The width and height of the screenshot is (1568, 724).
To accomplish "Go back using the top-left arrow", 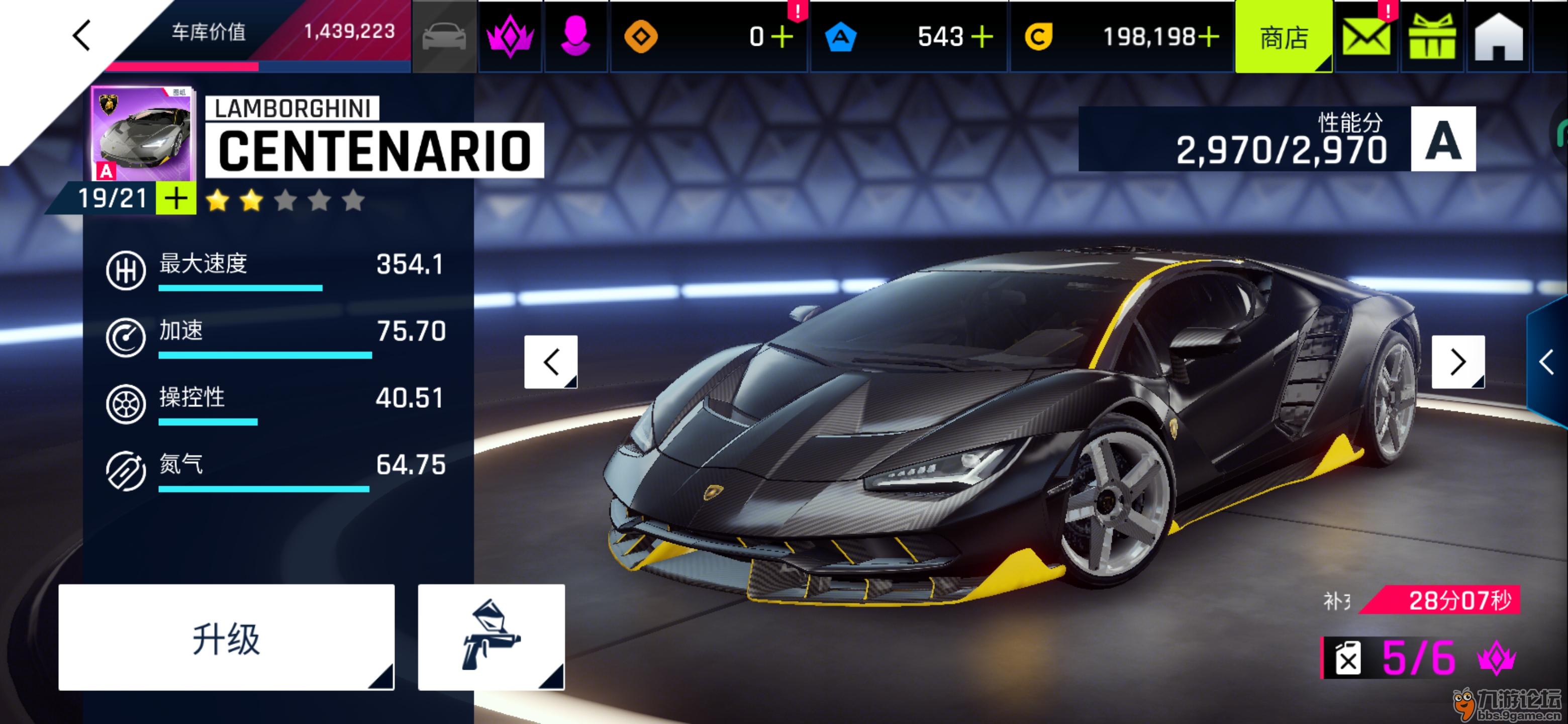I will (x=81, y=35).
